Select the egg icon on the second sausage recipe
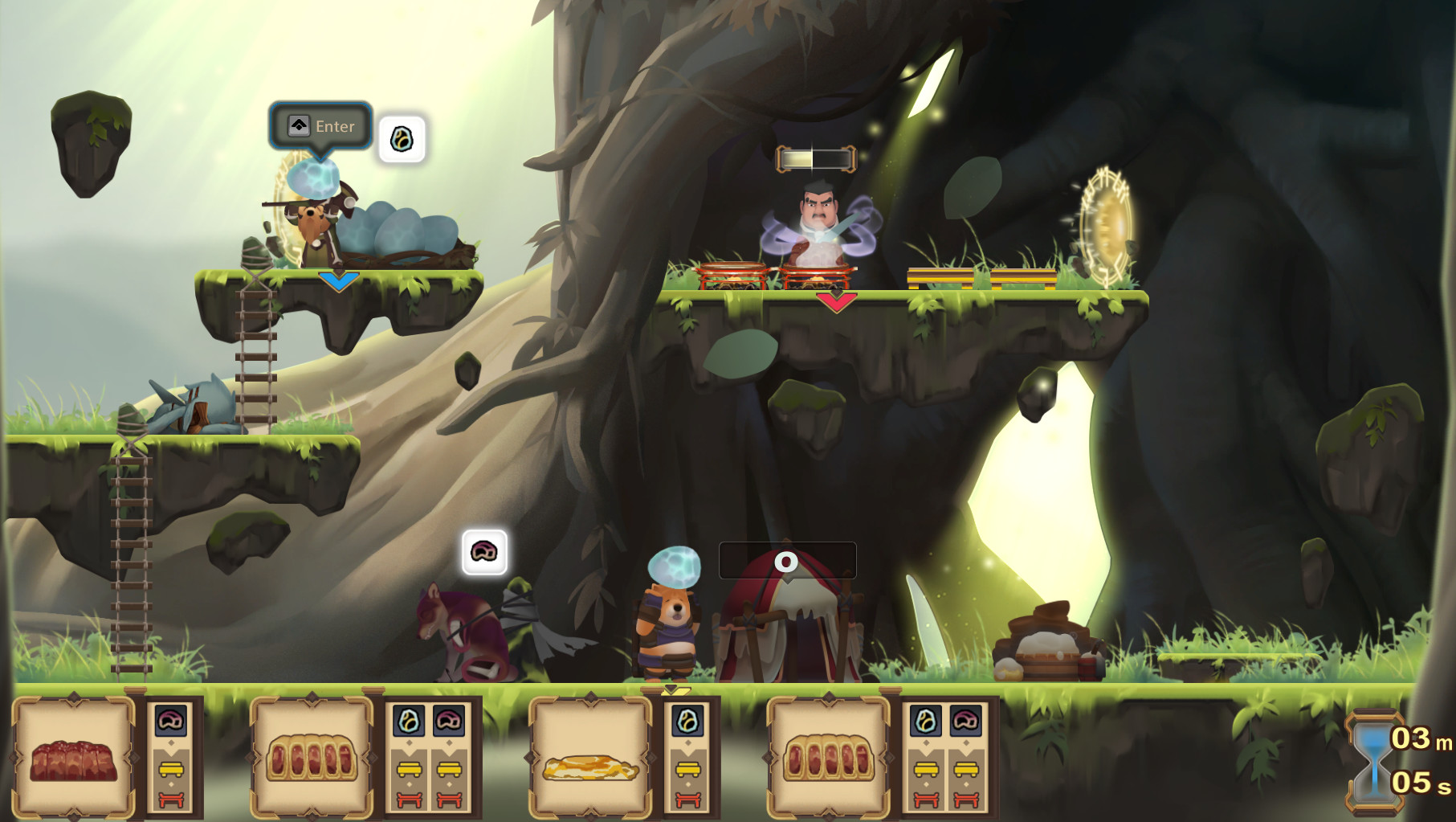The image size is (1456, 822). [925, 720]
